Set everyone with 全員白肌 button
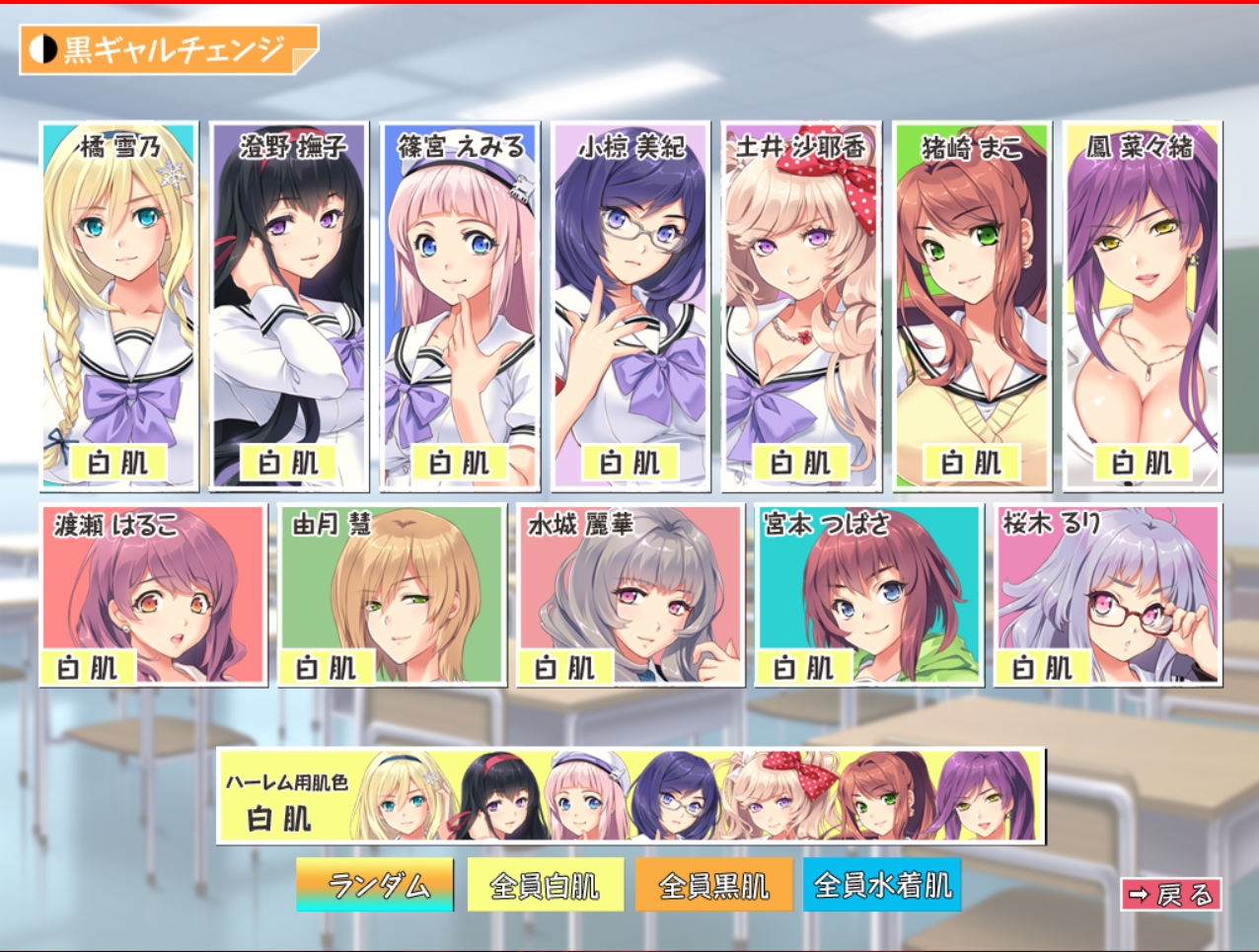 545,885
